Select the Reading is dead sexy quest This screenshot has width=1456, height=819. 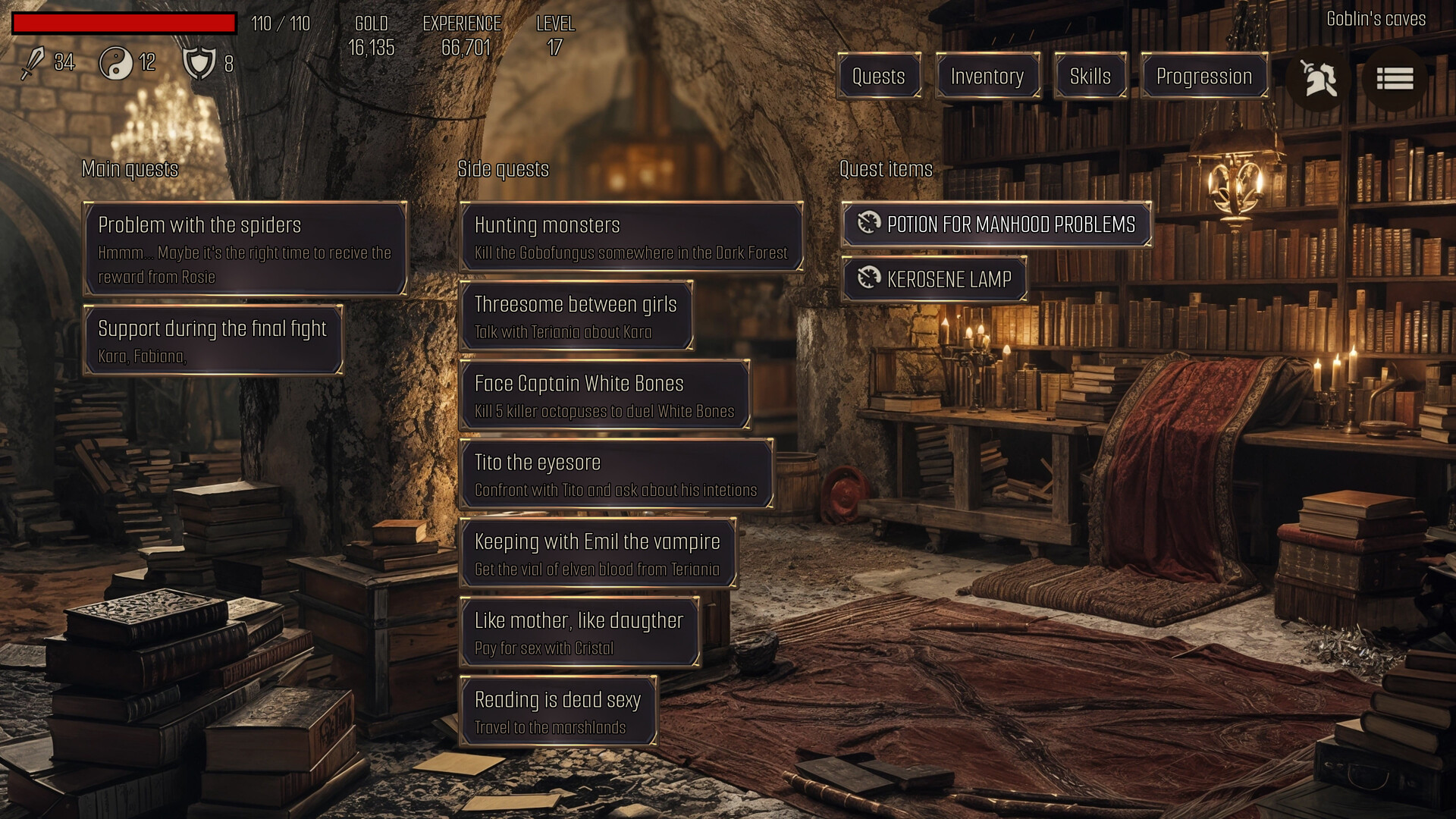click(558, 711)
